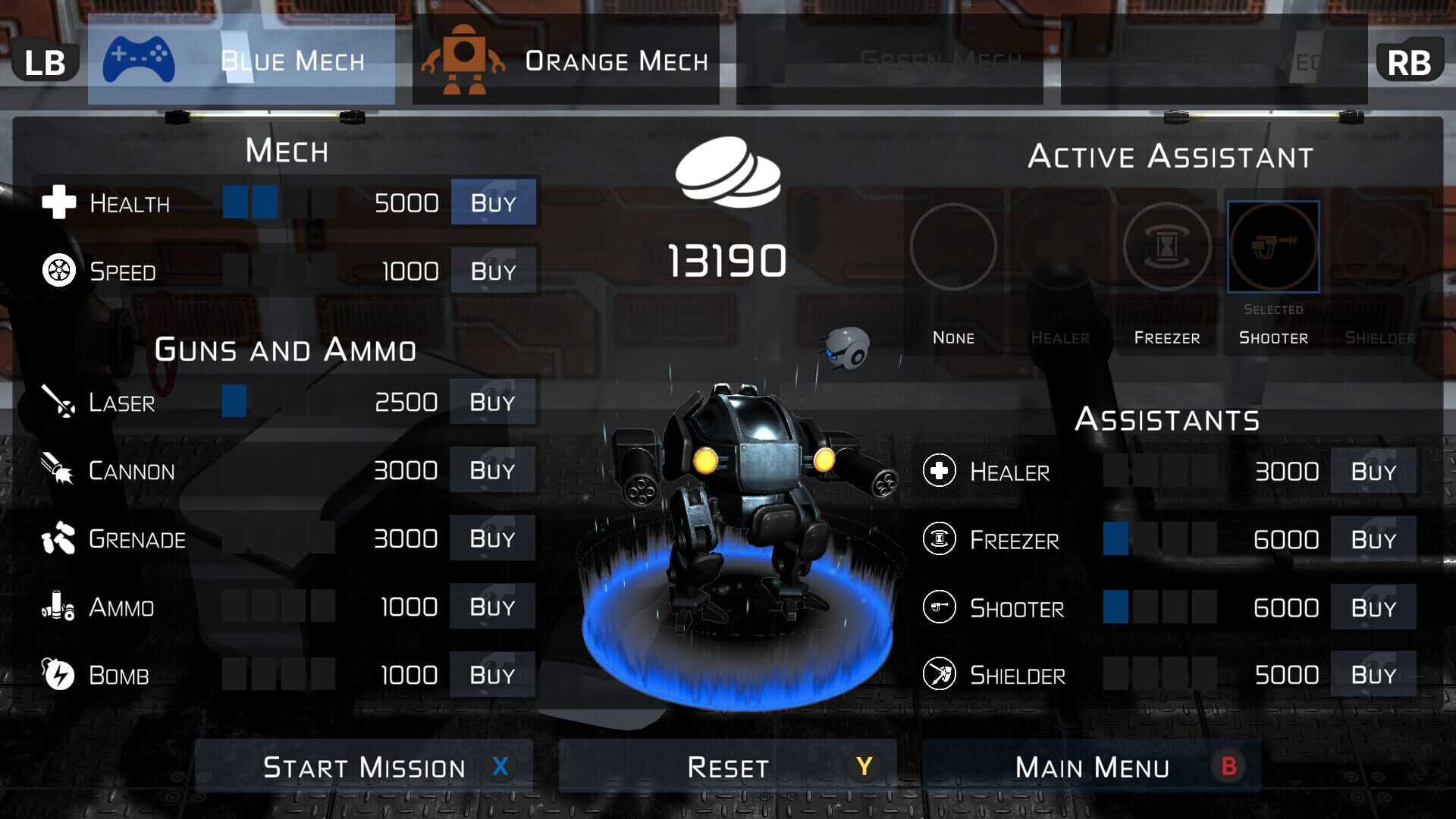Click the Bomb icon

coord(59,675)
